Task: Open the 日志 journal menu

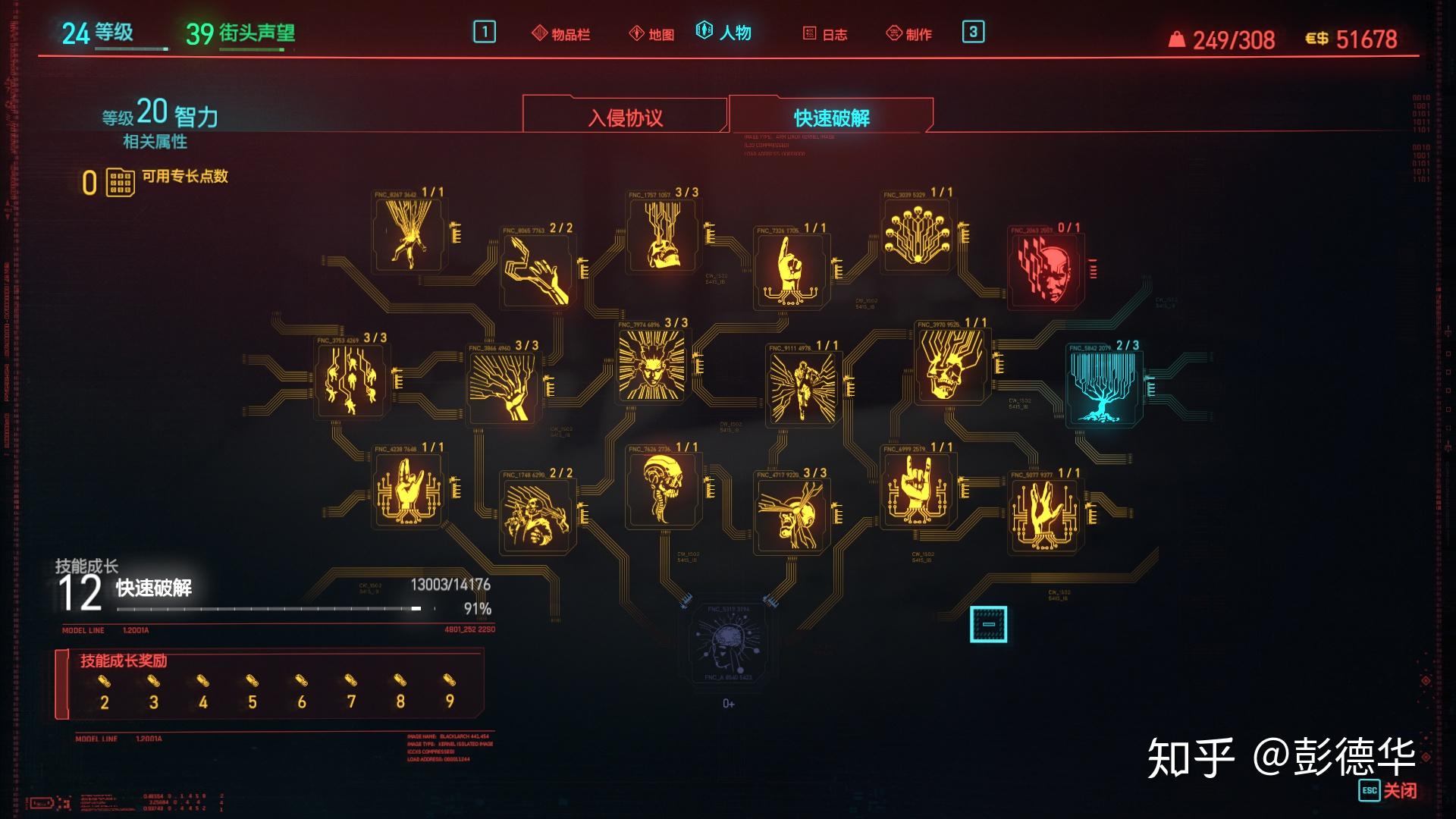Action: (x=825, y=34)
